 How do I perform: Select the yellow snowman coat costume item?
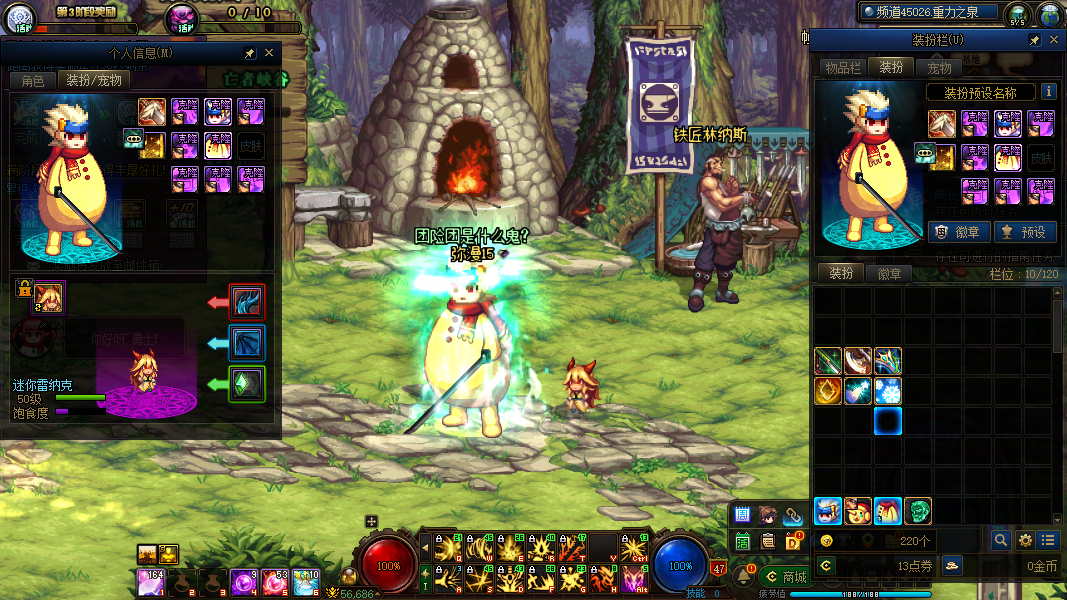(x=888, y=511)
